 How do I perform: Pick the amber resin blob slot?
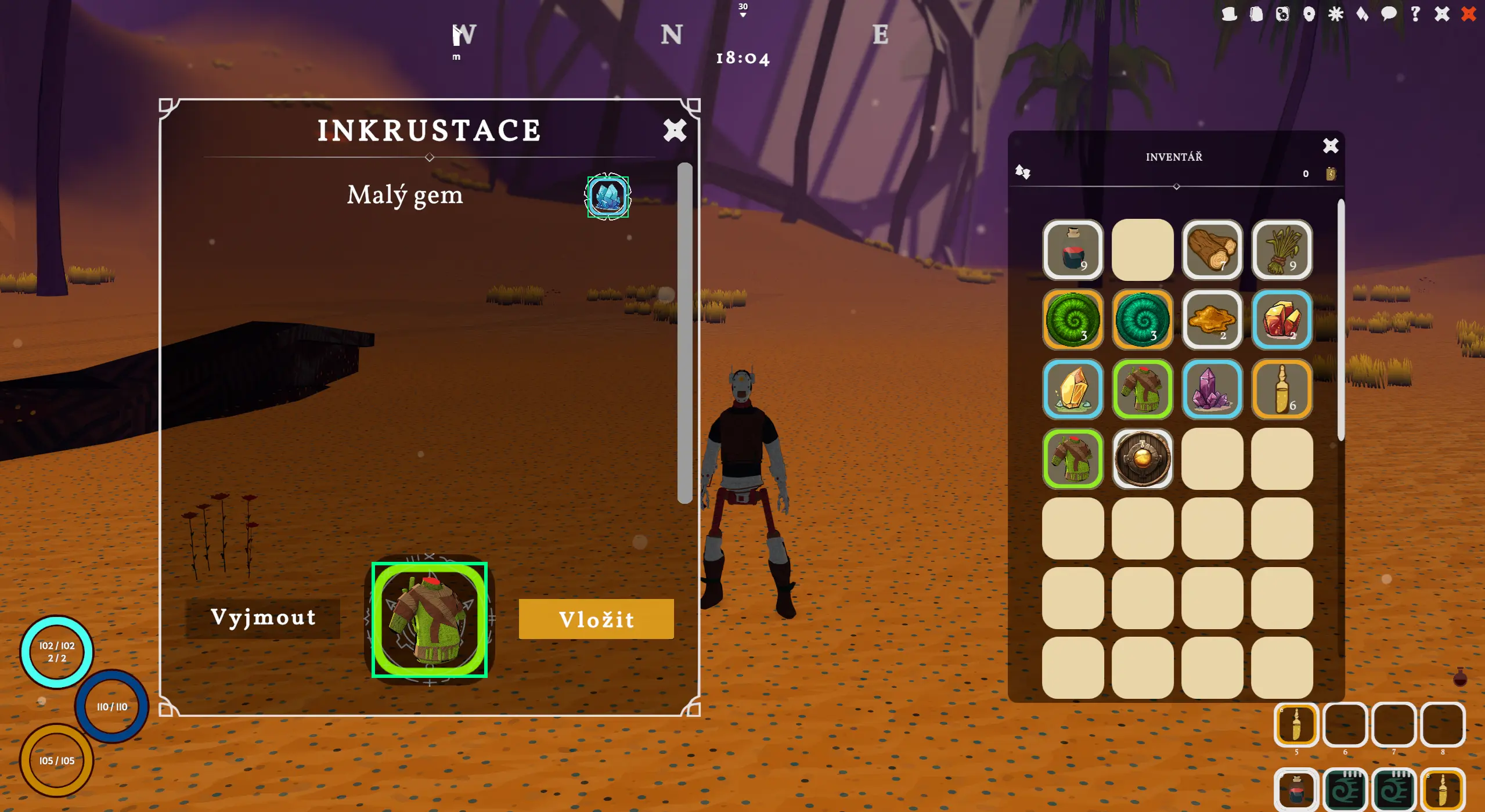1212,319
